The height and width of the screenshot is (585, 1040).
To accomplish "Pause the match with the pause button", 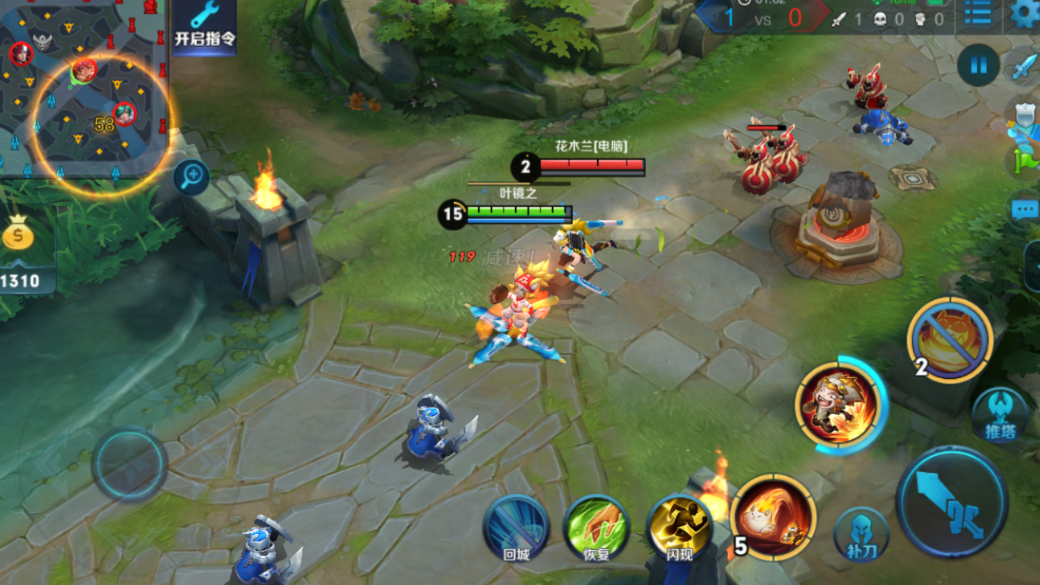I will pos(977,66).
